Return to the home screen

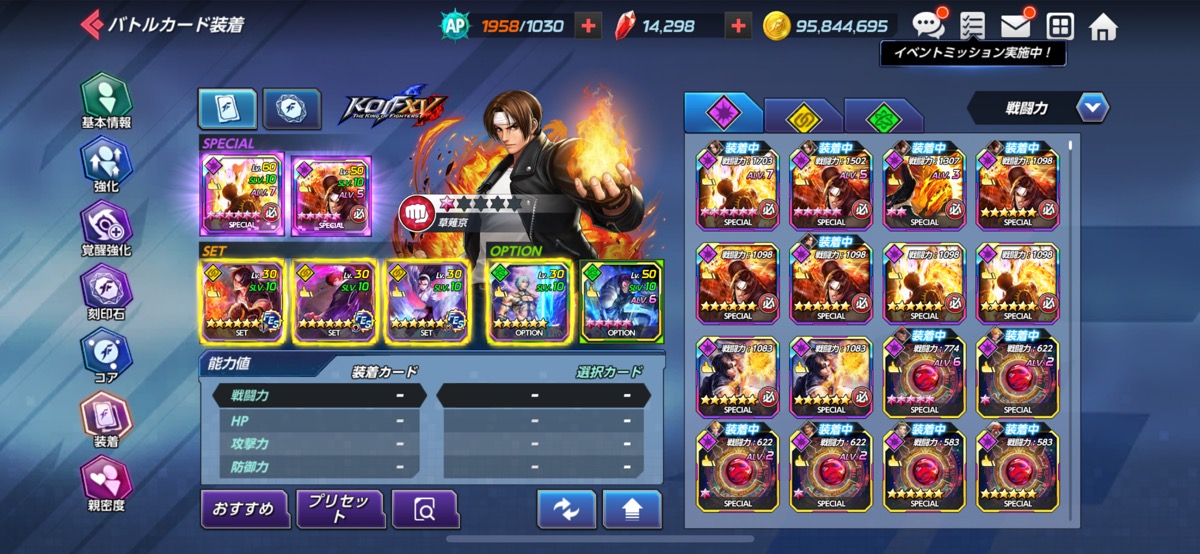[x=1103, y=26]
